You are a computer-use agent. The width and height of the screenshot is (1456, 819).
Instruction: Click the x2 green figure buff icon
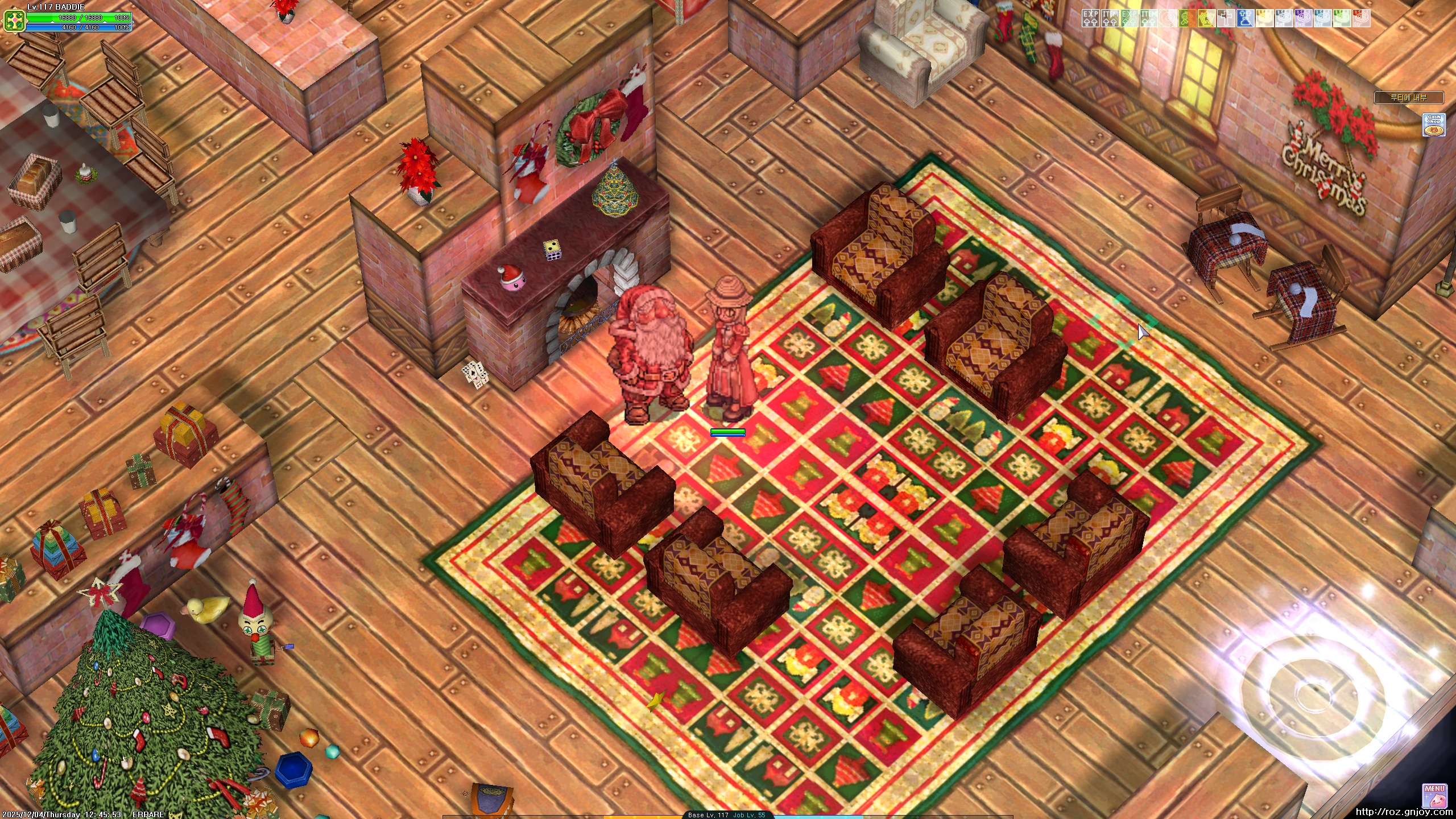tap(1188, 18)
